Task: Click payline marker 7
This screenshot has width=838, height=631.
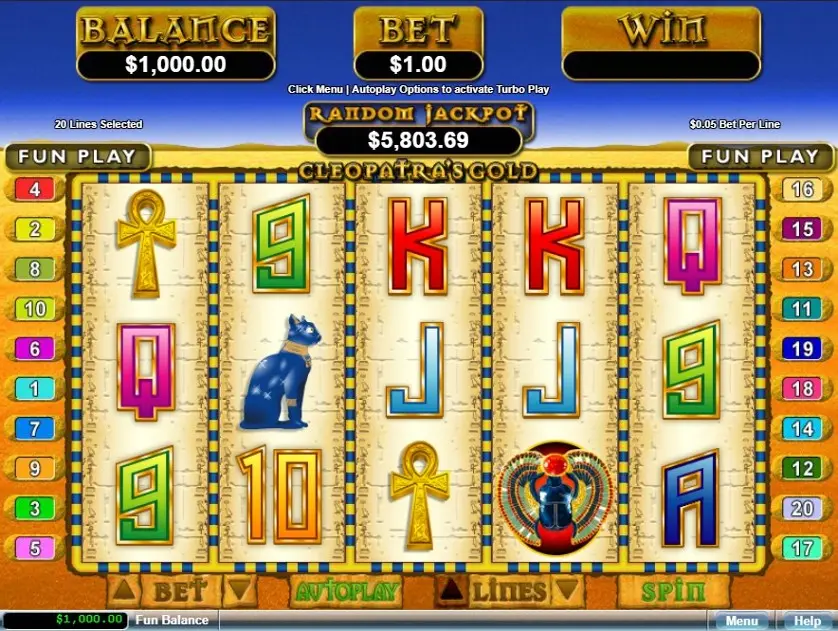Action: (x=34, y=428)
